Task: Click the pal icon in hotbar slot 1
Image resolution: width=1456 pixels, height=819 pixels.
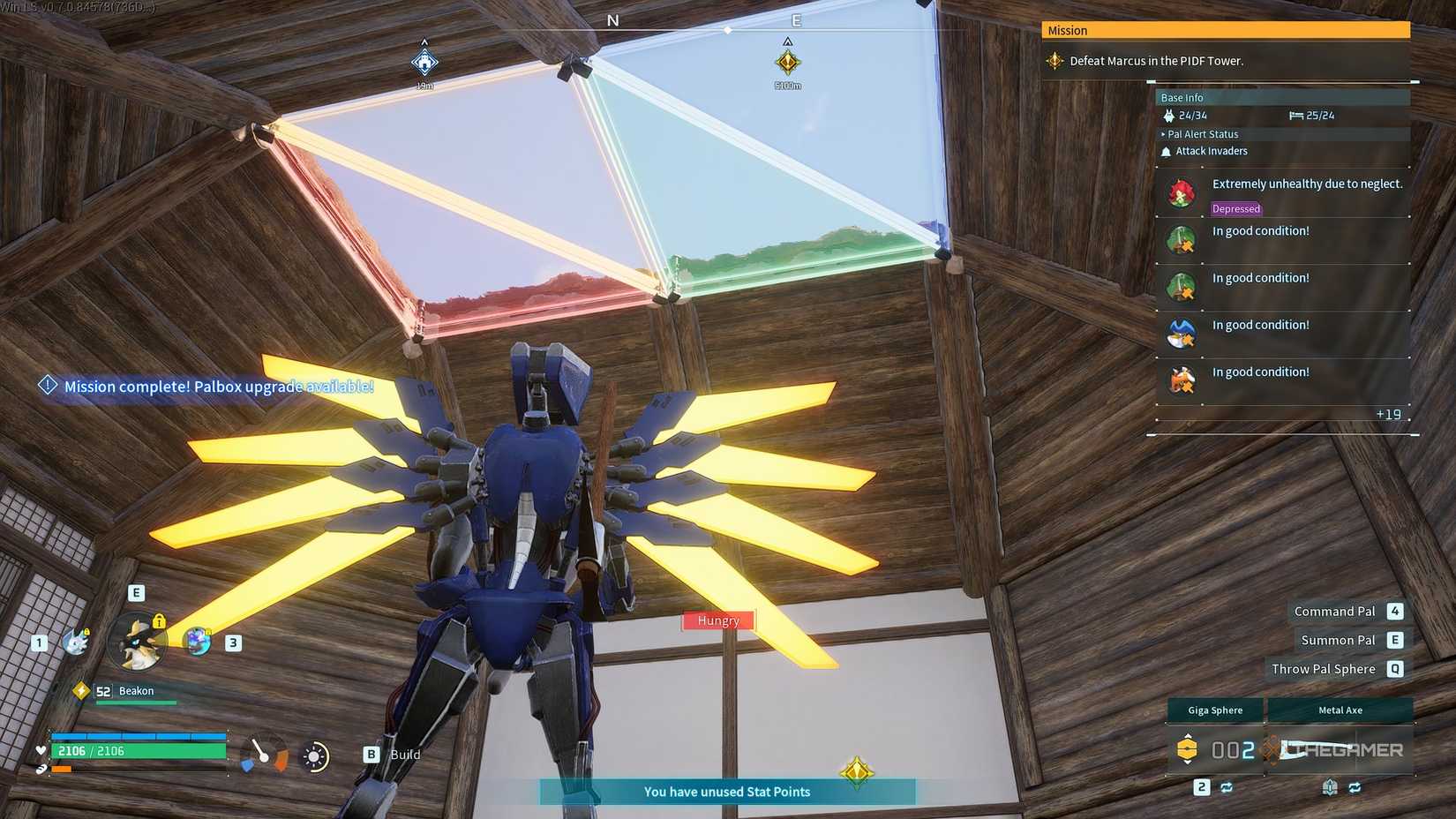Action: pos(76,642)
